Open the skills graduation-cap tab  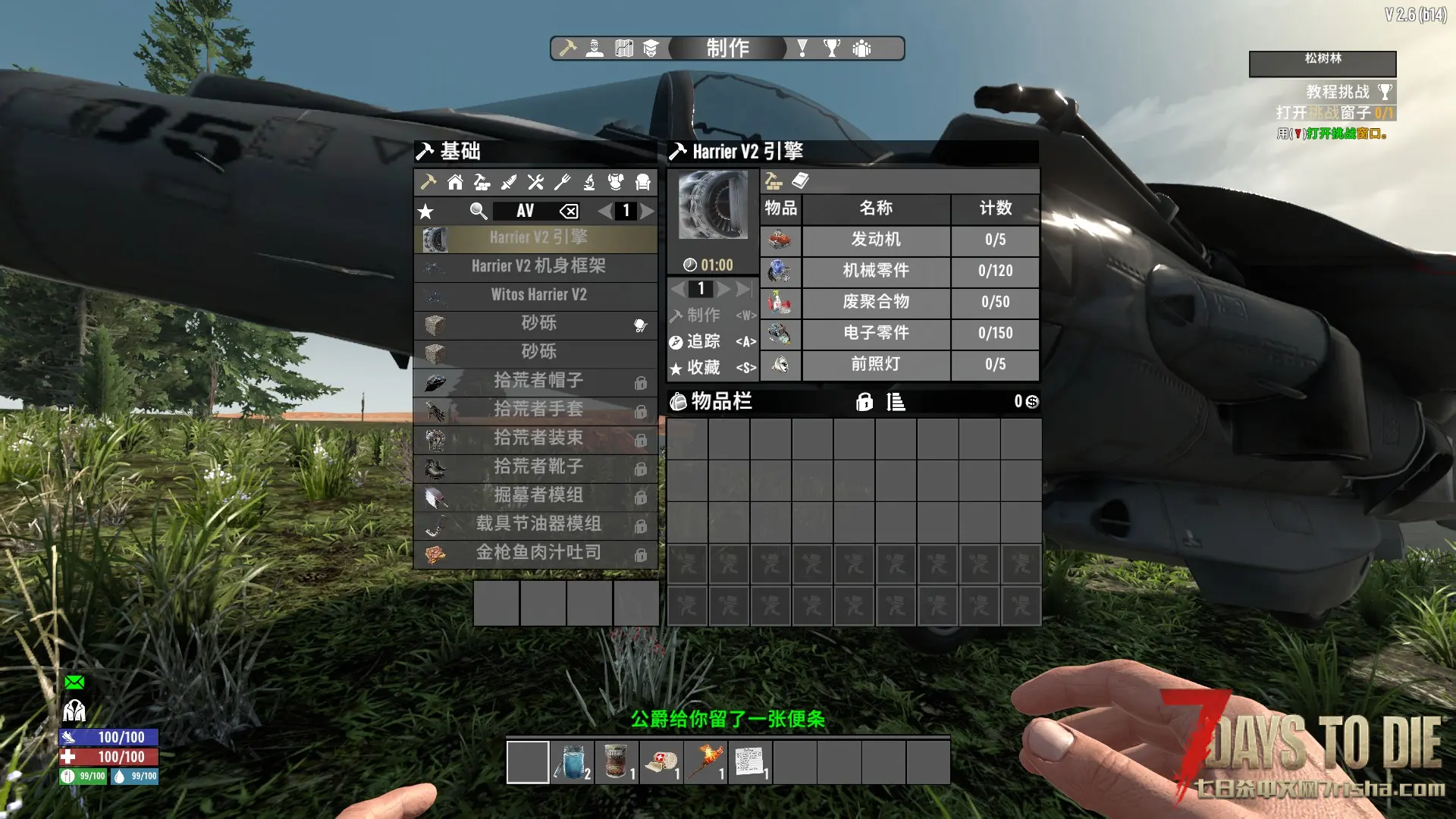(x=651, y=49)
